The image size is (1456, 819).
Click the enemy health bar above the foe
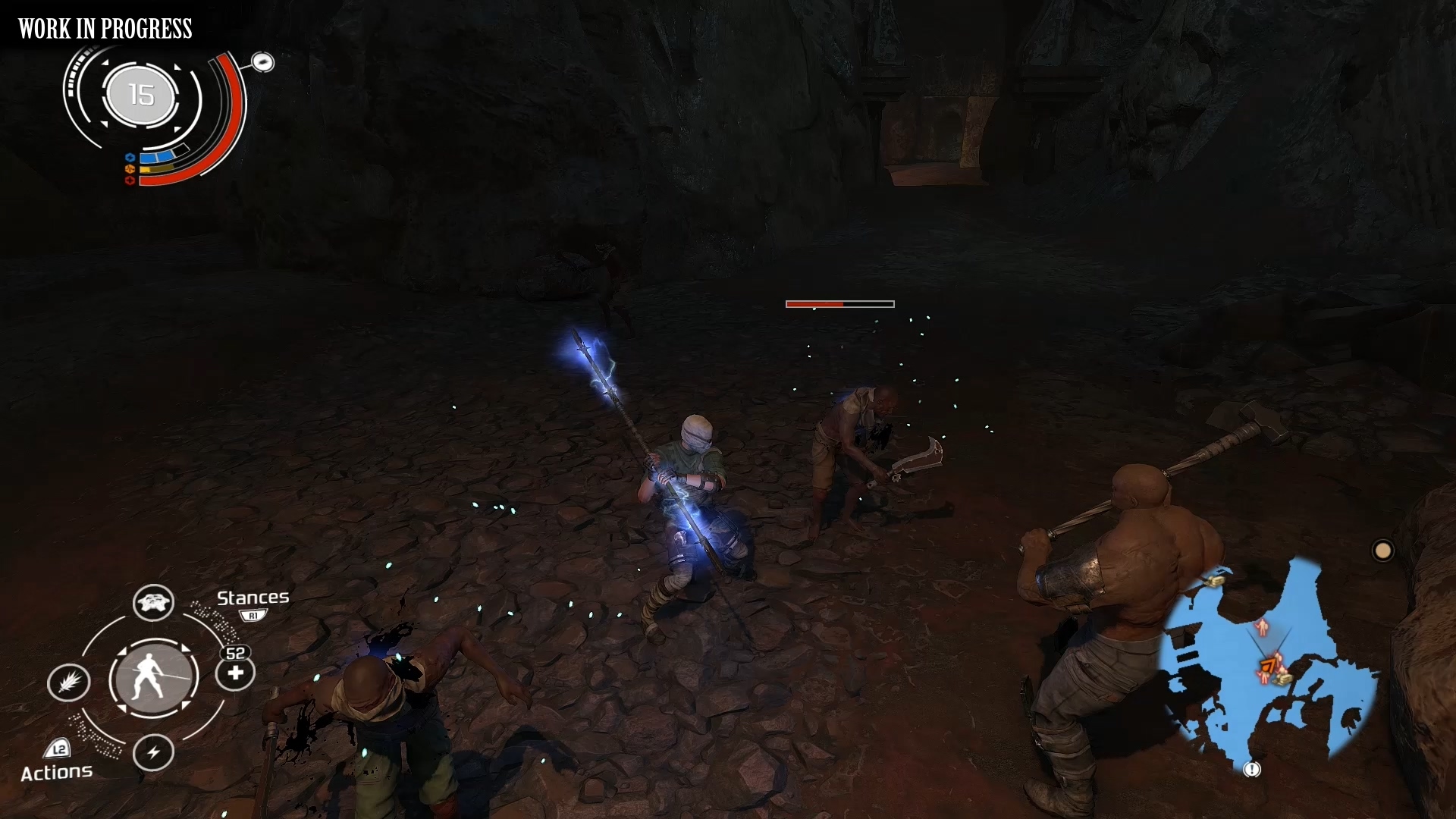[839, 303]
